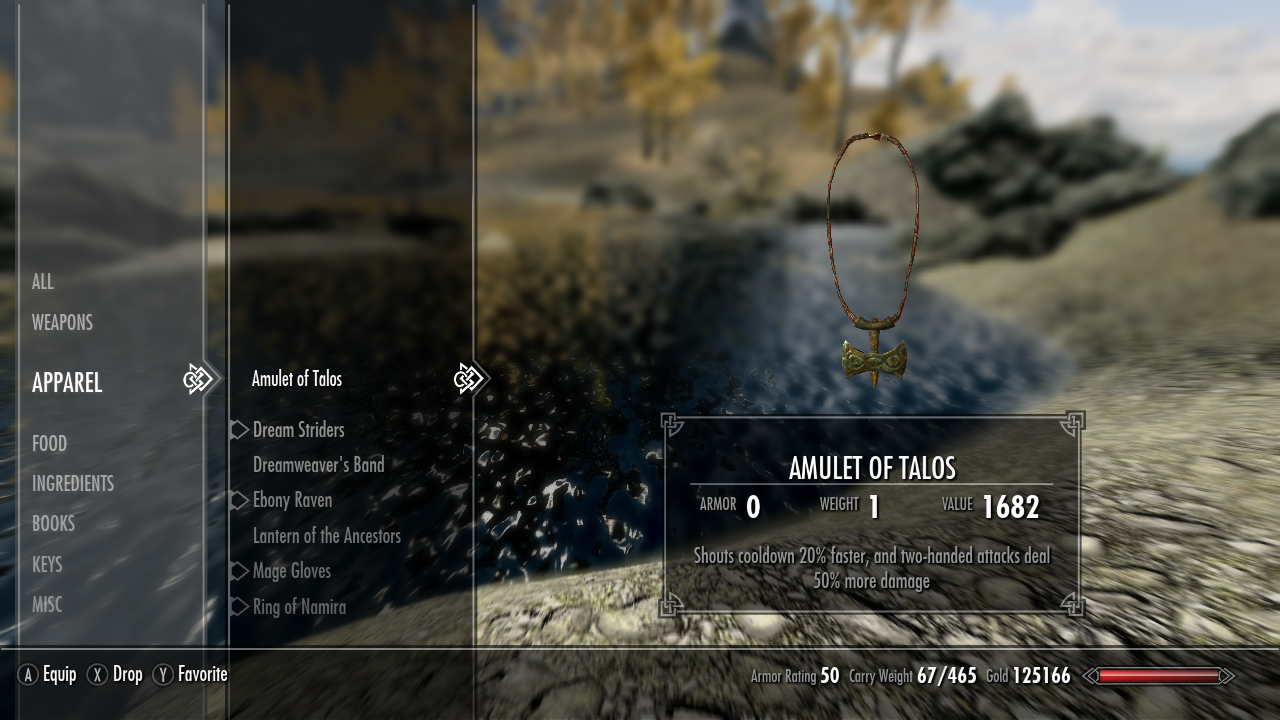Switch to the Books category

pos(53,523)
